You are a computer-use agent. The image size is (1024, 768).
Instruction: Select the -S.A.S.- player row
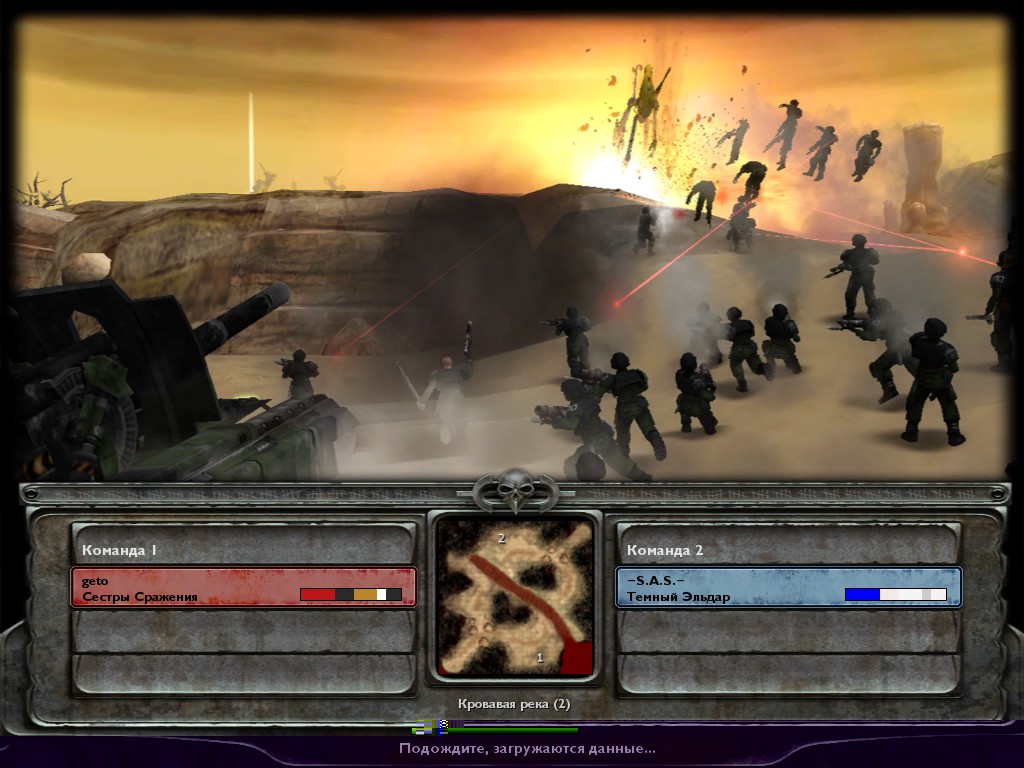tap(788, 588)
